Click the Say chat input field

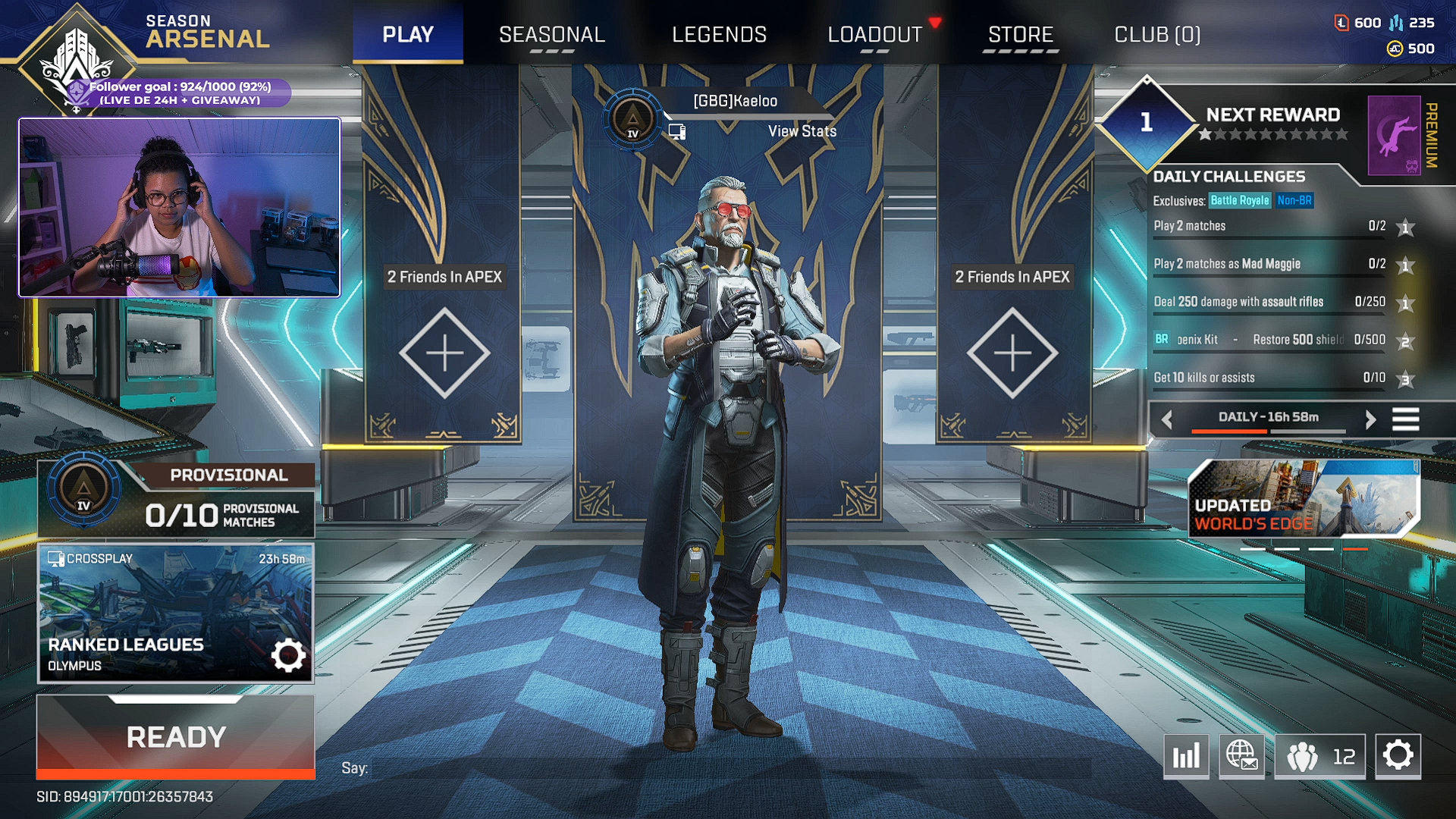(728, 768)
